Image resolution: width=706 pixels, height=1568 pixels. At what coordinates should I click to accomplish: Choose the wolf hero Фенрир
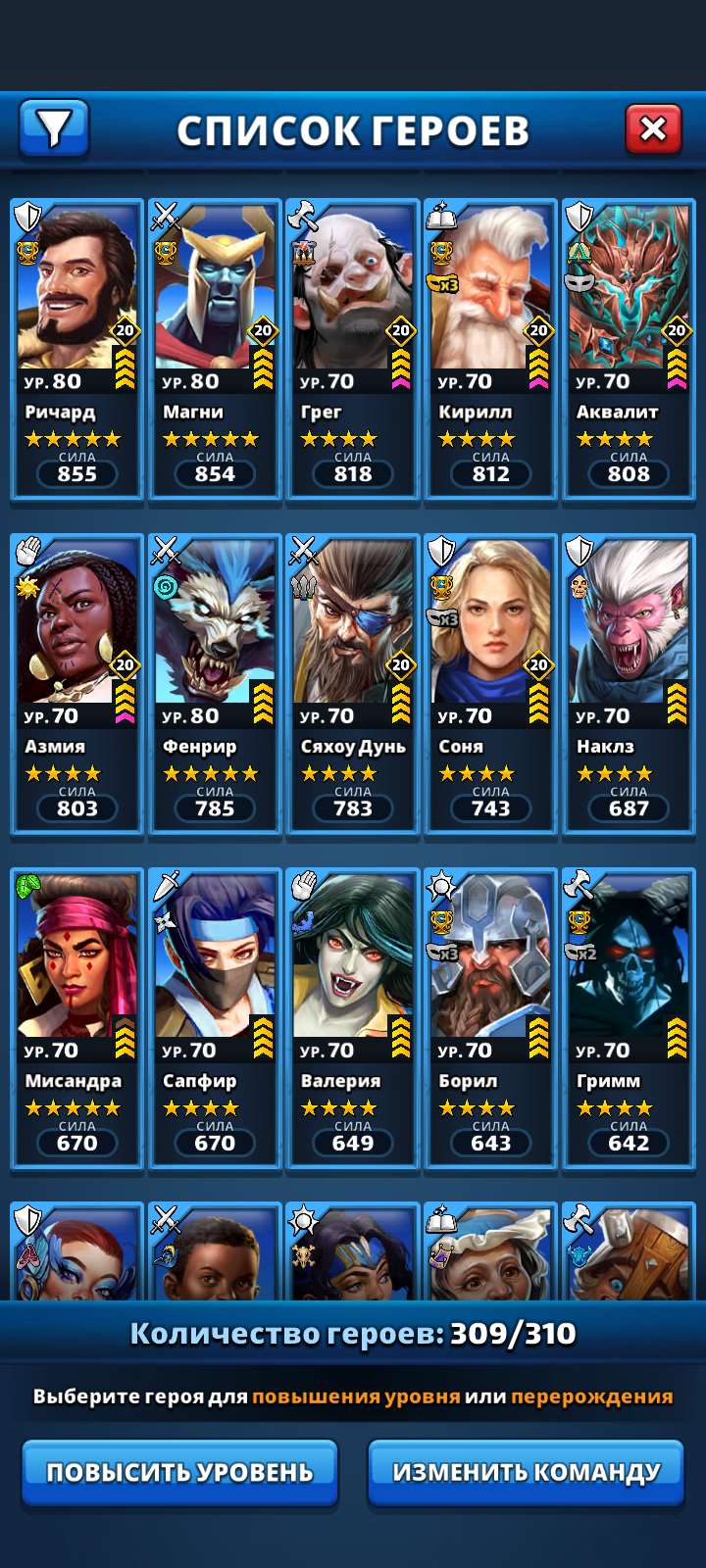215,683
